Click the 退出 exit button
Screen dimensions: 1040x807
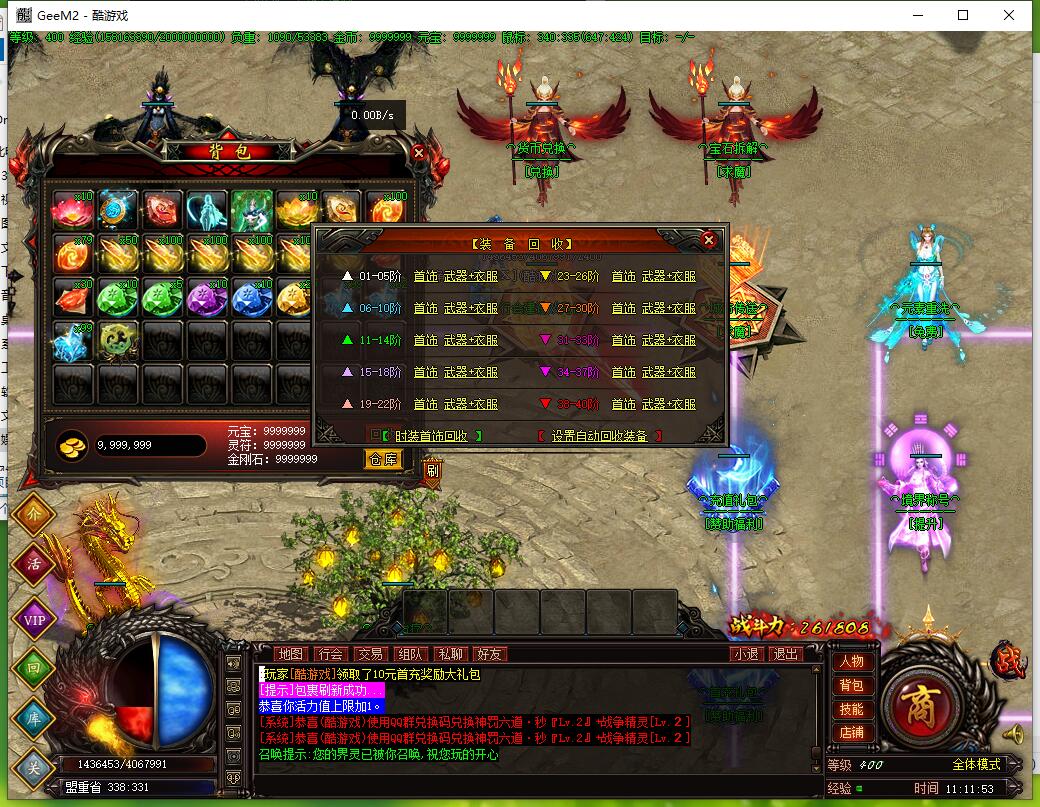pos(787,654)
